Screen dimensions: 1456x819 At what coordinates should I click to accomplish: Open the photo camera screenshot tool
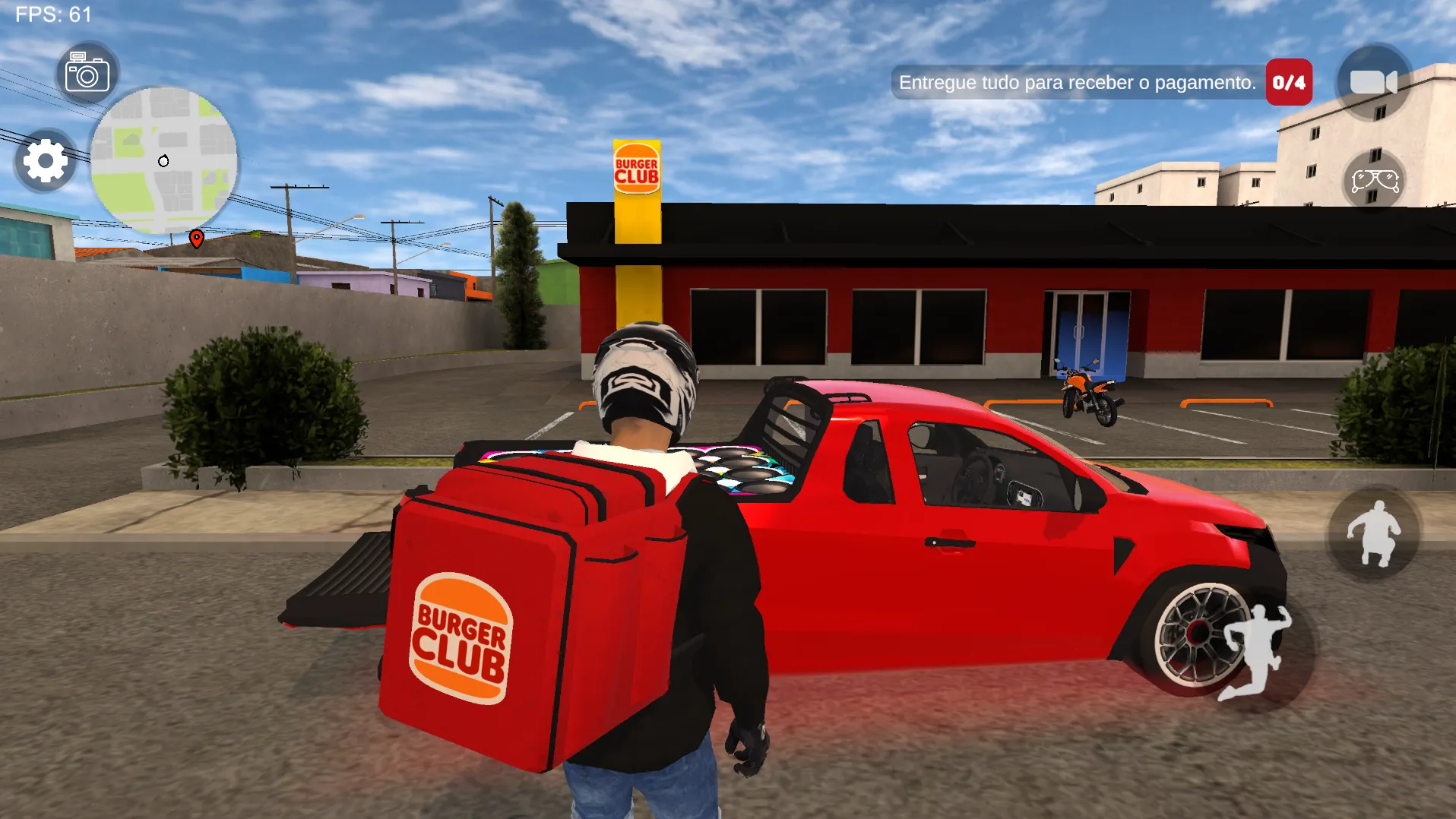point(87,71)
